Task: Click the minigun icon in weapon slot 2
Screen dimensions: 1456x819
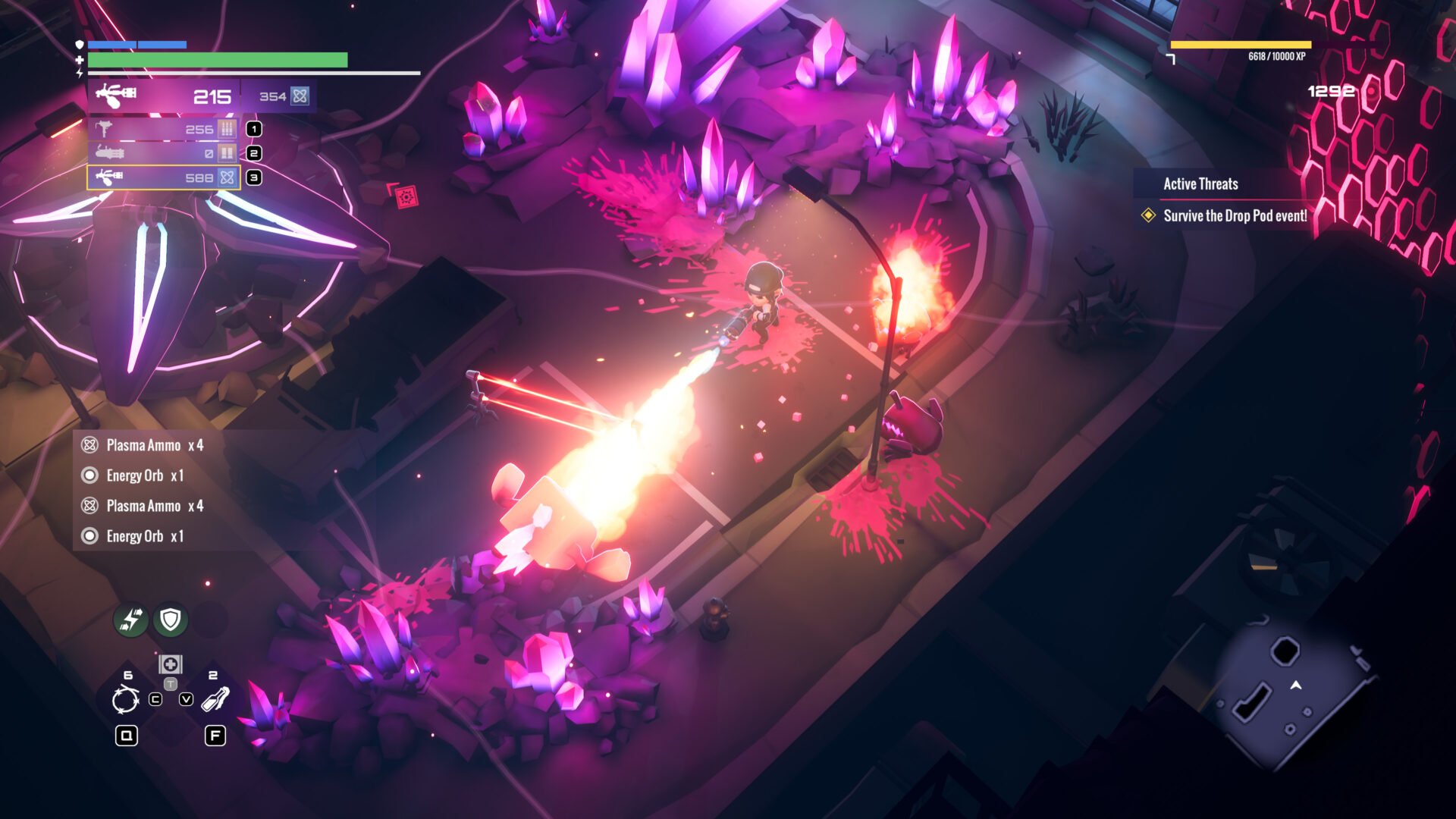Action: (x=109, y=153)
